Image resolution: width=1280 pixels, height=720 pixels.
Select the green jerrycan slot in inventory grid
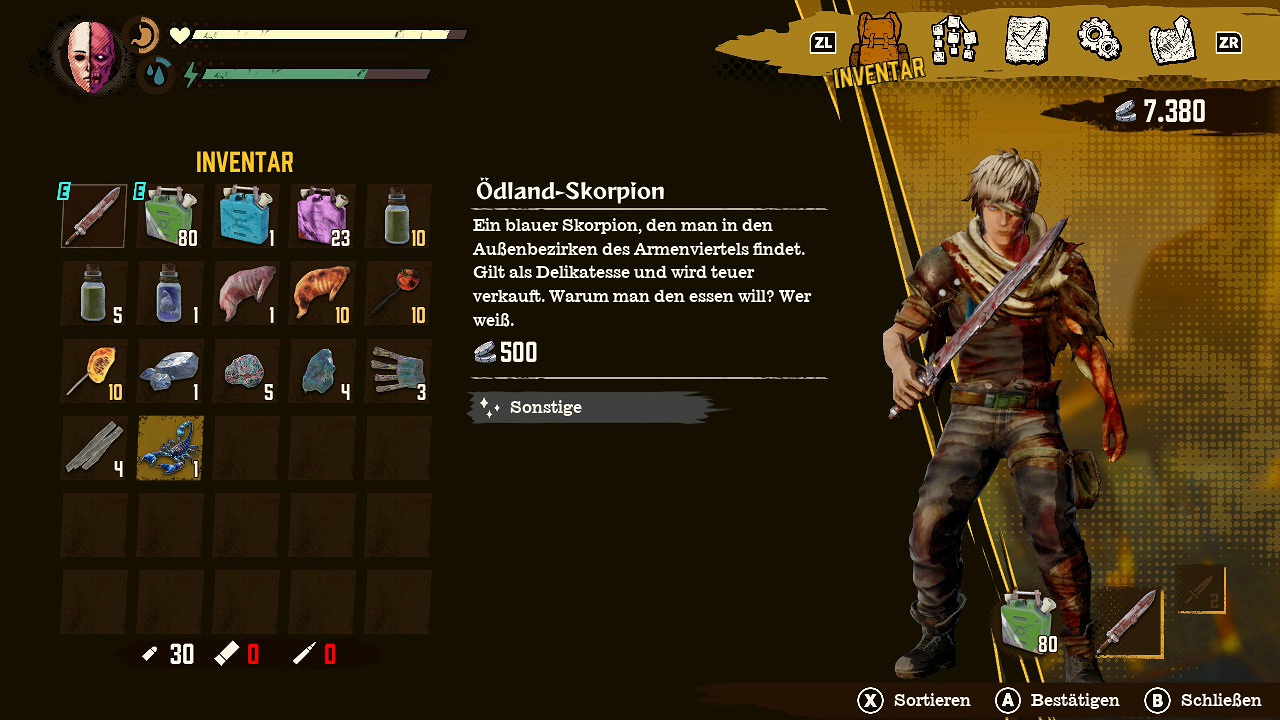170,215
